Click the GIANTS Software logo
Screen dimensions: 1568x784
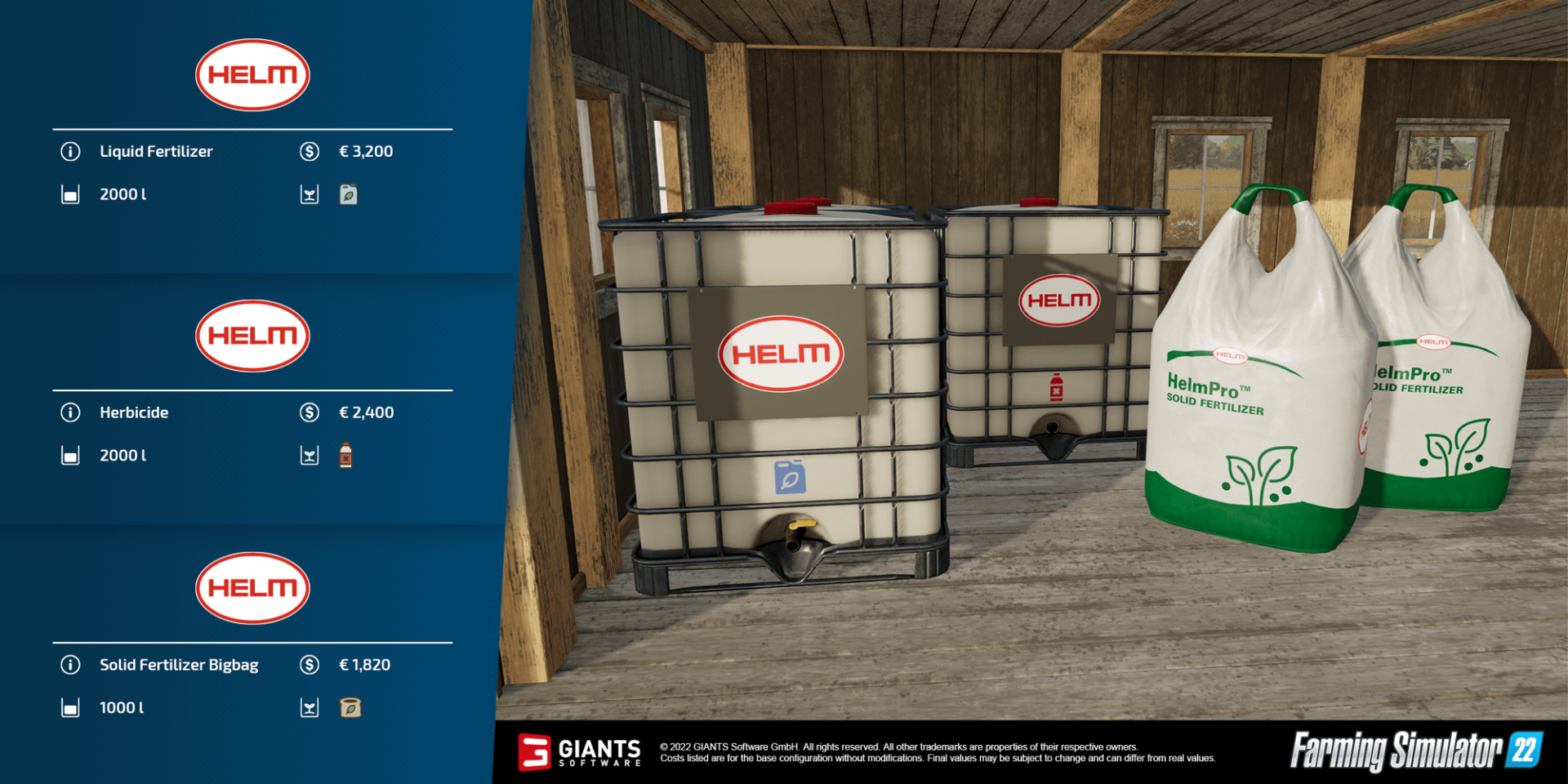(x=582, y=753)
